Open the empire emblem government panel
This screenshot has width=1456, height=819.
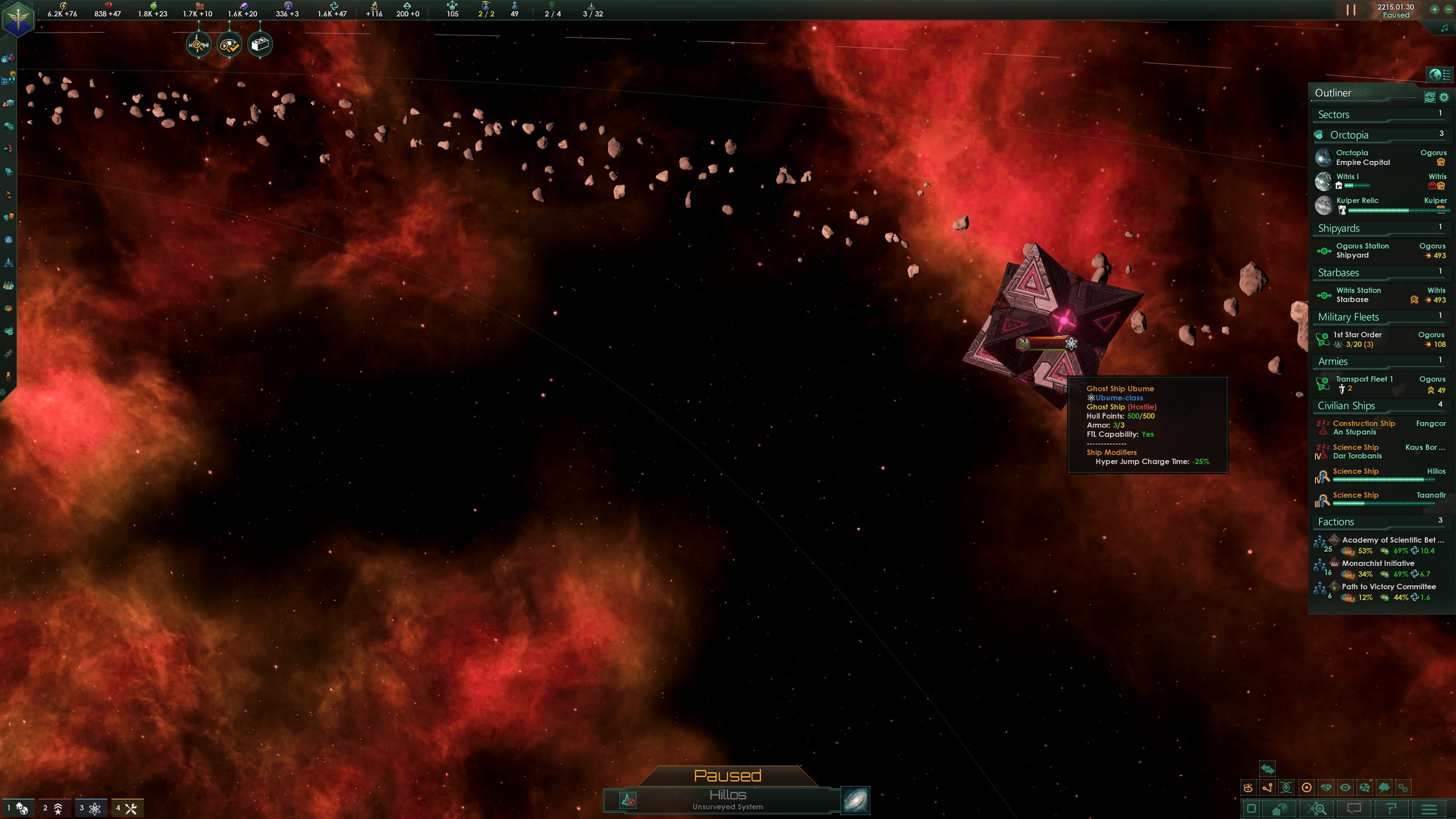click(18, 19)
